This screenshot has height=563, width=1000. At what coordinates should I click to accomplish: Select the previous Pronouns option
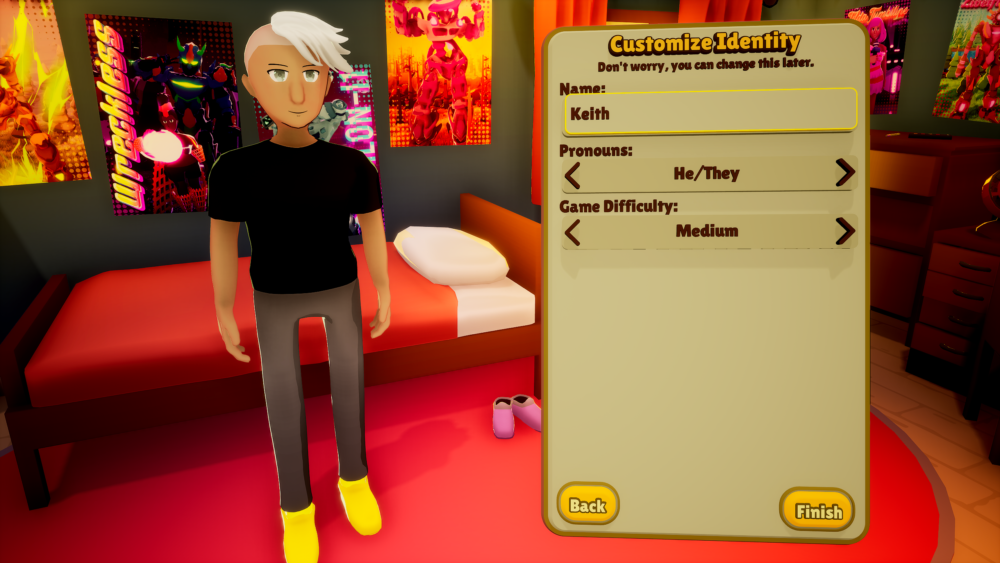tap(573, 174)
